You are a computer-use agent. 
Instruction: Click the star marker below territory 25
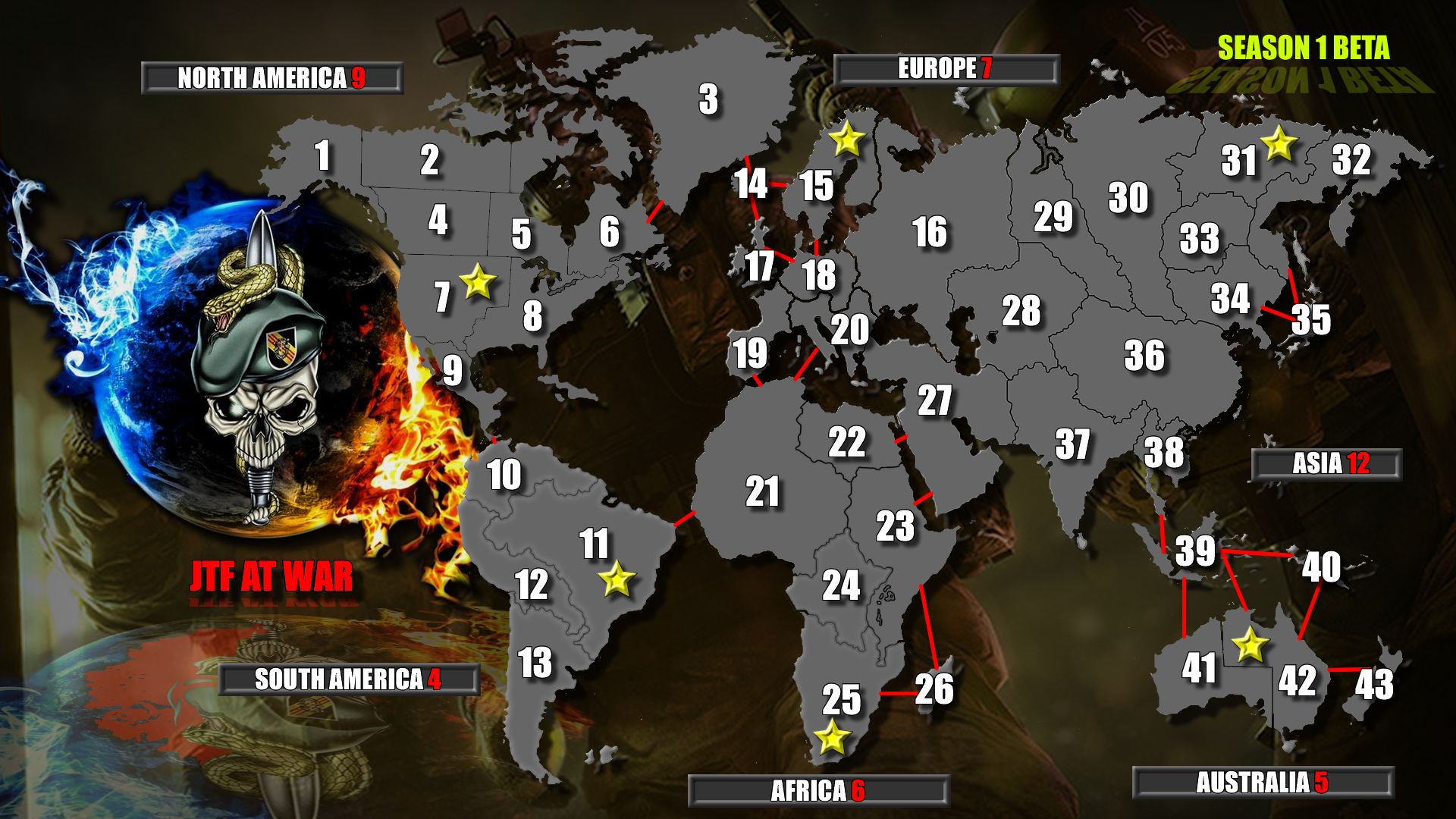click(x=832, y=737)
